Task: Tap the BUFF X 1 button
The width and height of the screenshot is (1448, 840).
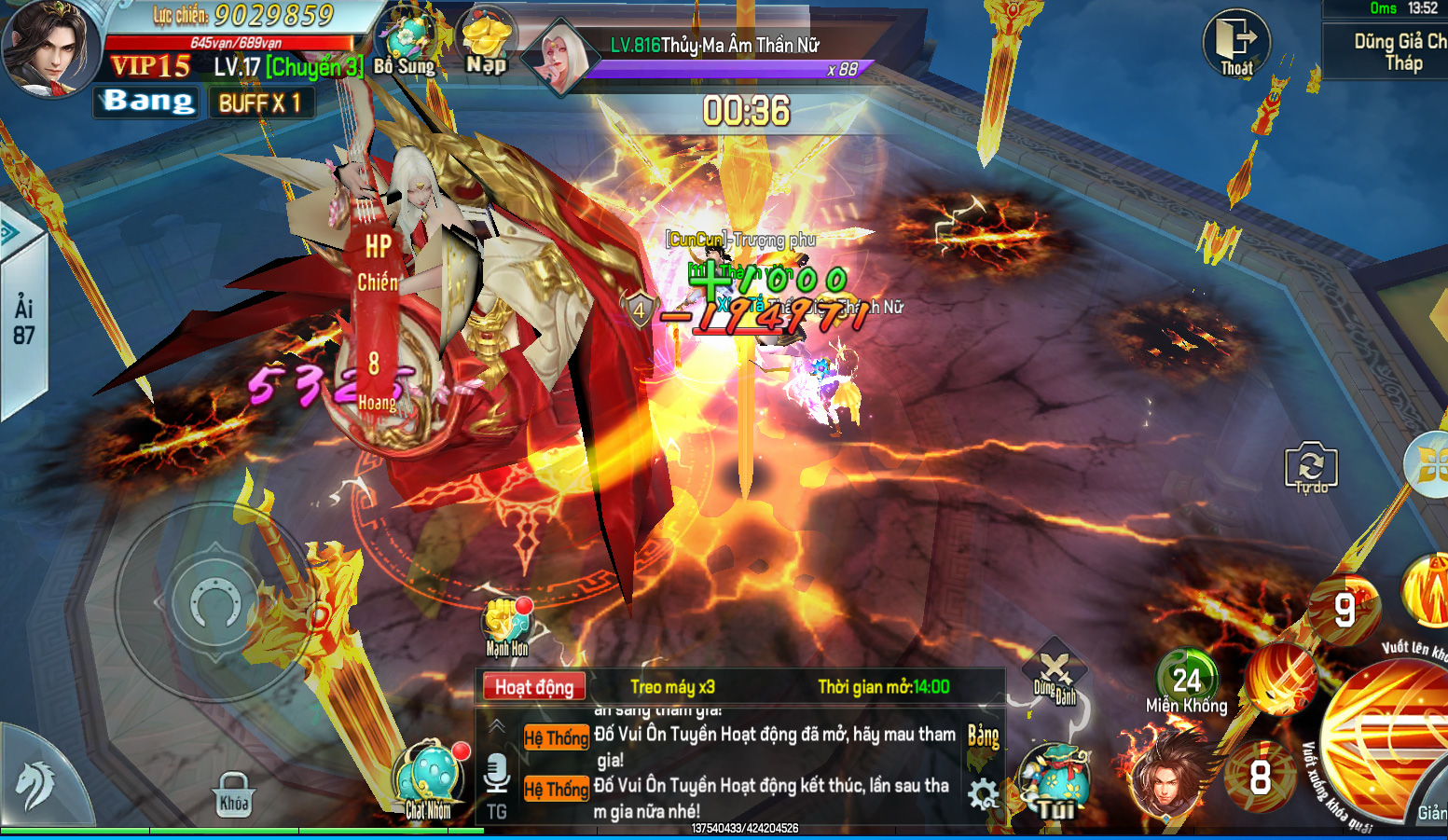Action: click(x=260, y=103)
